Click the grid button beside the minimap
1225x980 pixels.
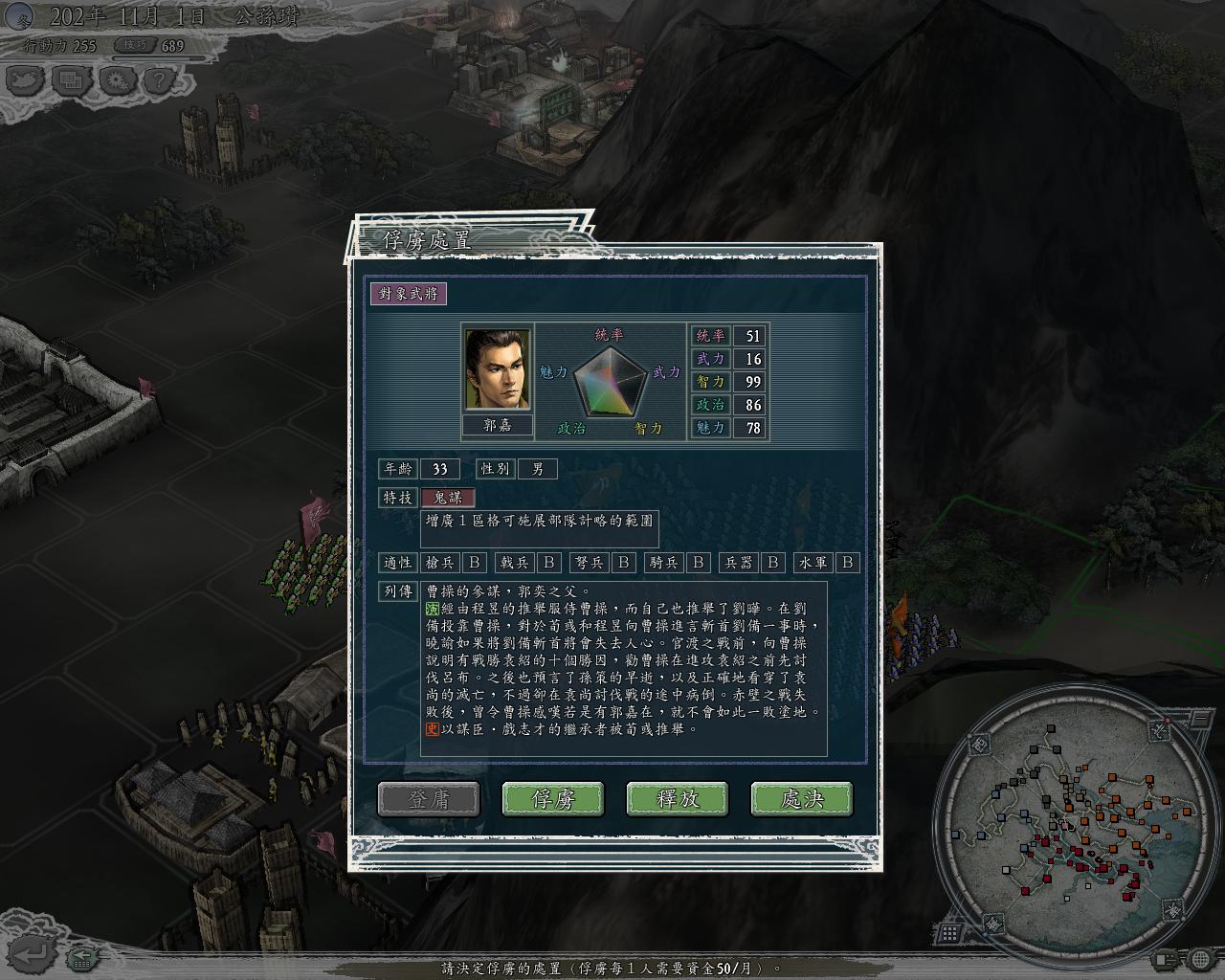point(949,932)
